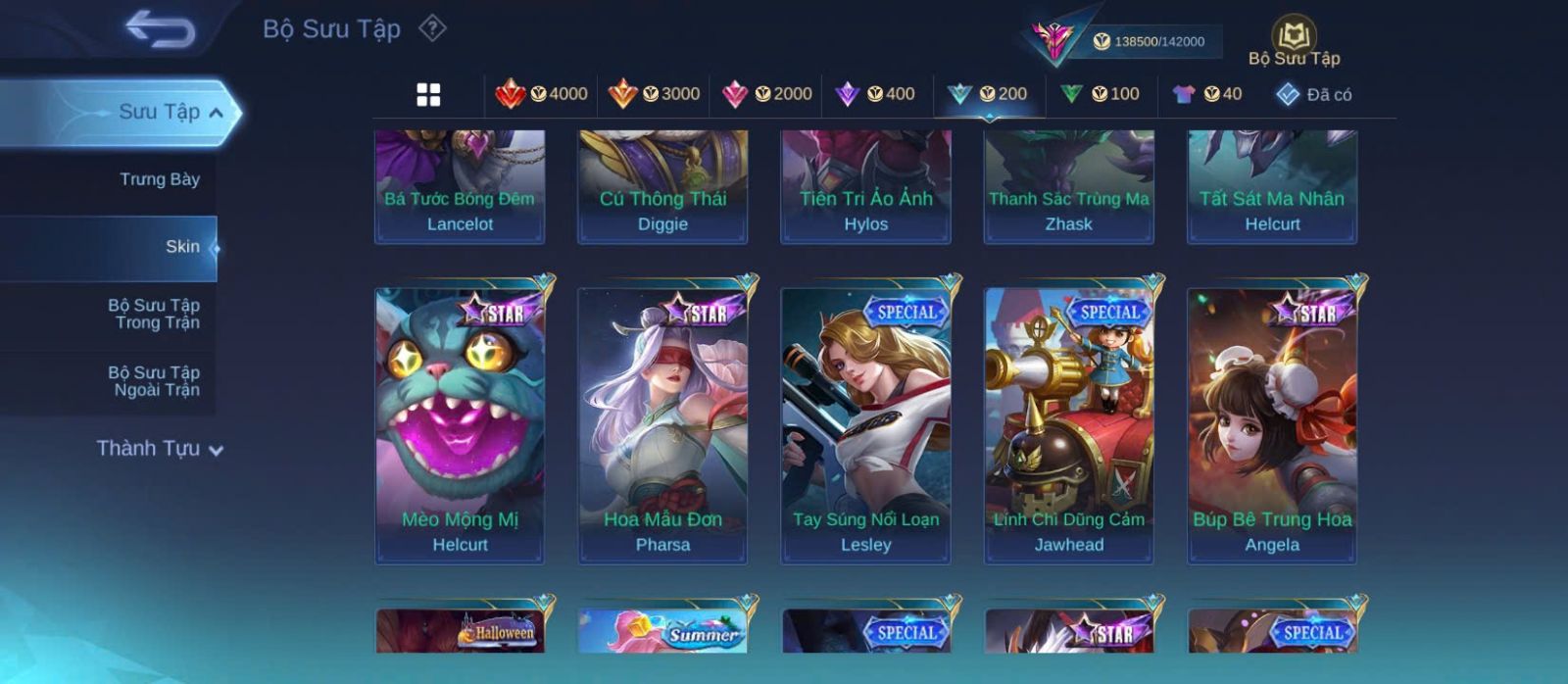The height and width of the screenshot is (684, 1568).
Task: Switch to the 2000 point tier
Action: [x=766, y=94]
